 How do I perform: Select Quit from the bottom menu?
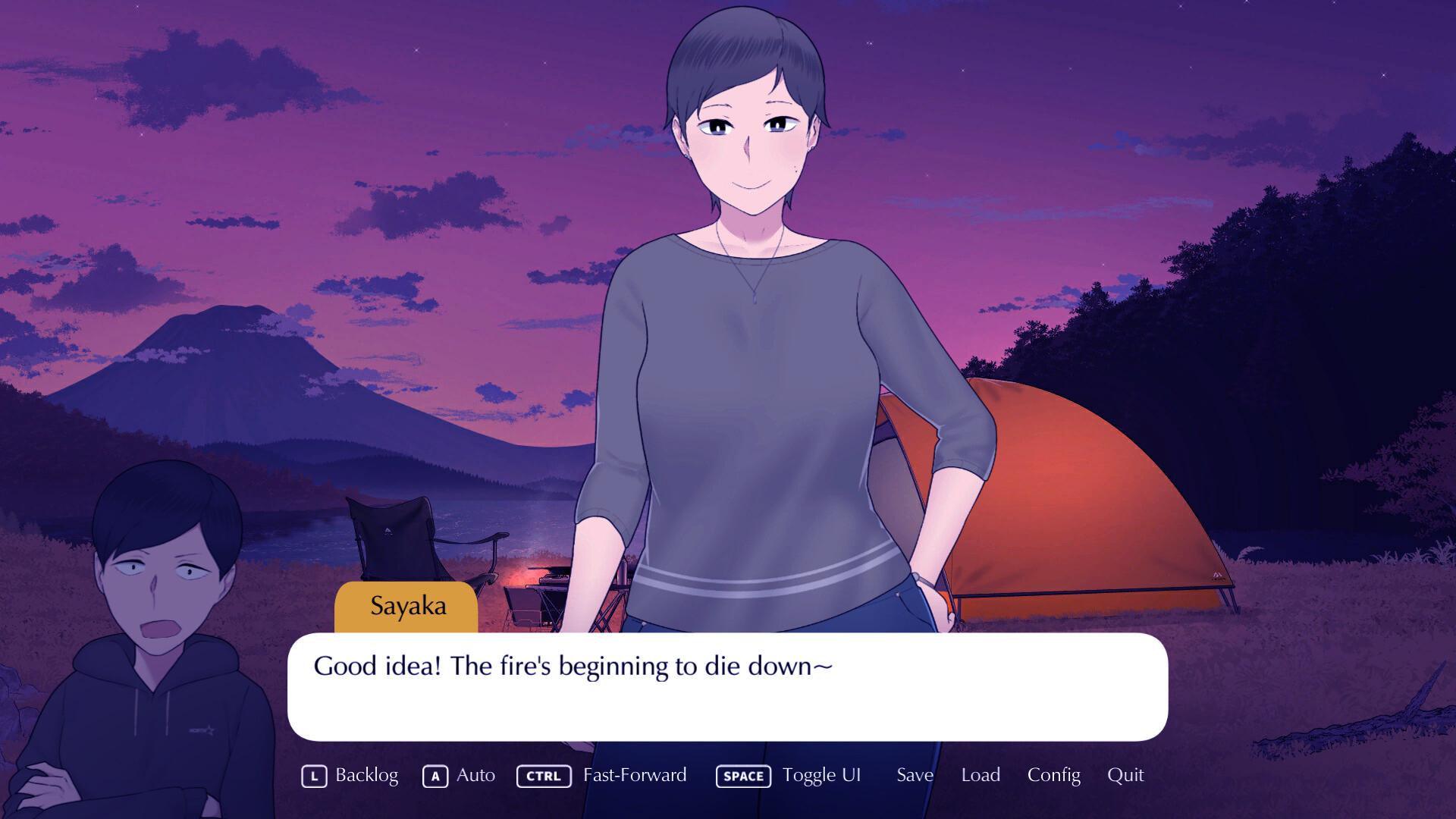tap(1125, 775)
